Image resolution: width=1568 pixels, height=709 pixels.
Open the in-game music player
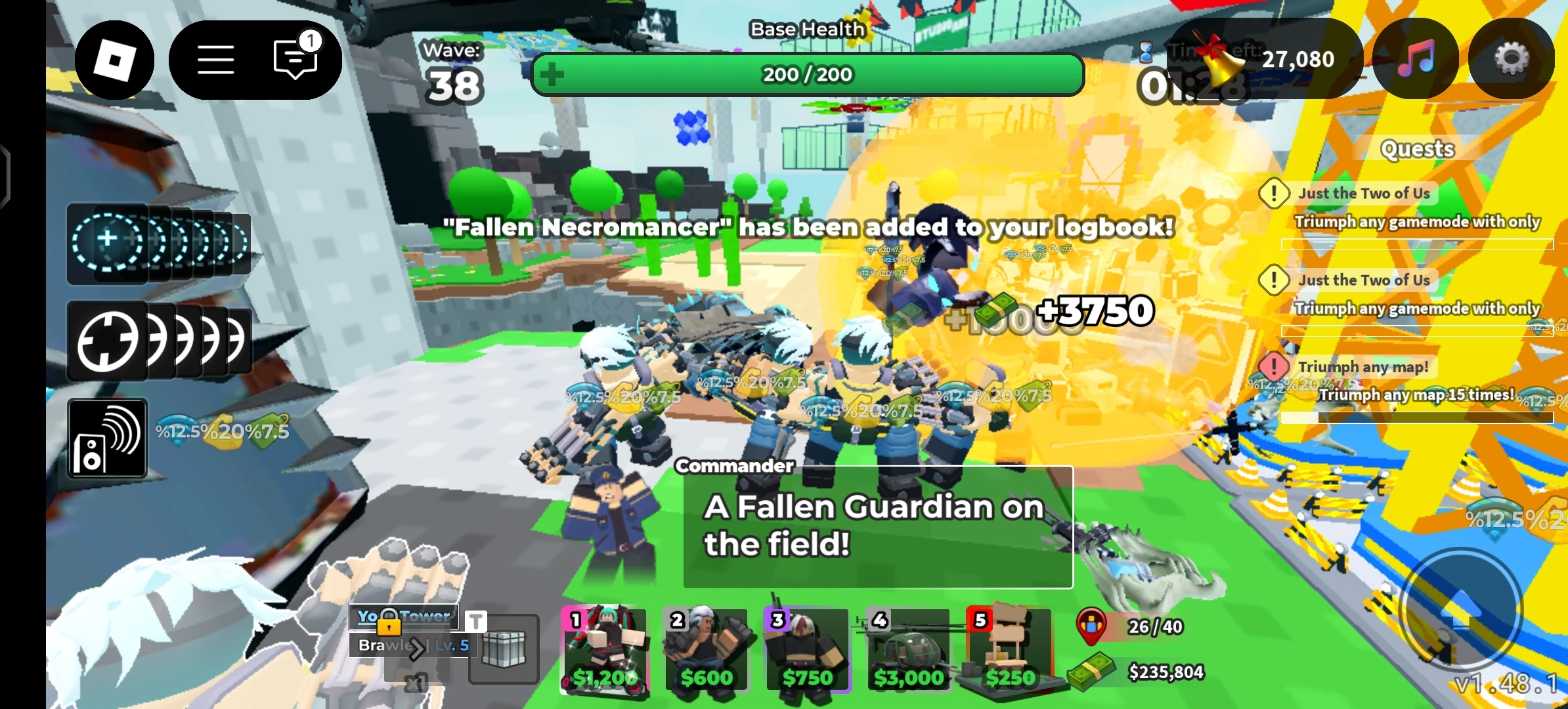click(x=1415, y=60)
